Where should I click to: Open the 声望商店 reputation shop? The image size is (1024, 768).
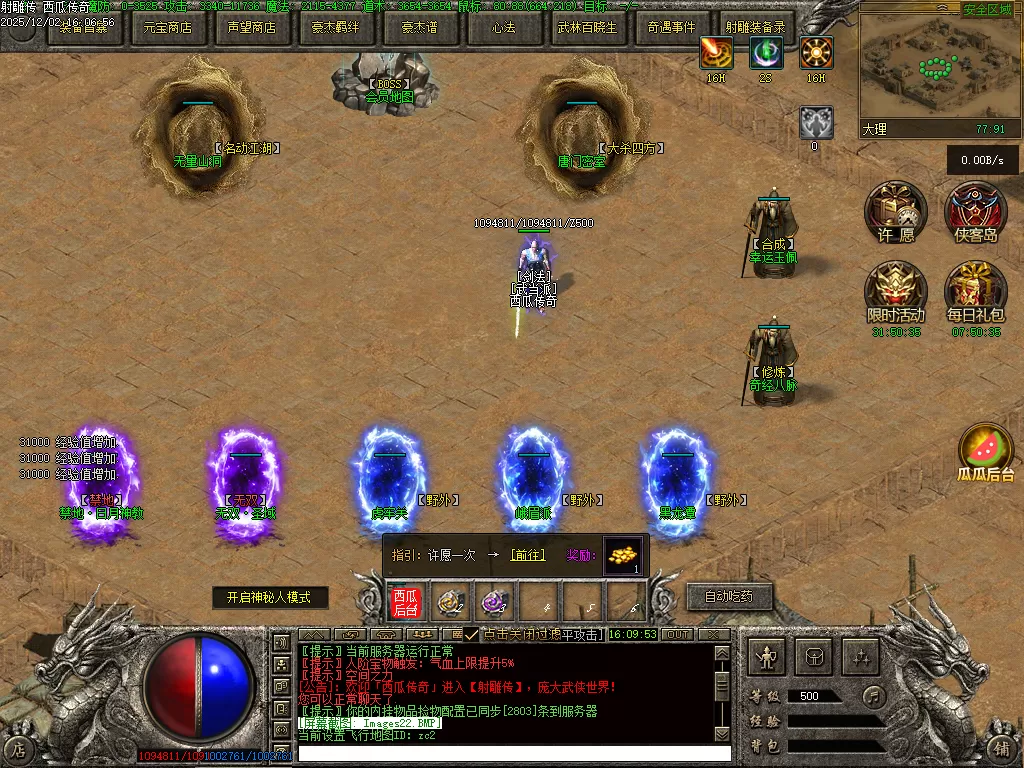click(251, 28)
